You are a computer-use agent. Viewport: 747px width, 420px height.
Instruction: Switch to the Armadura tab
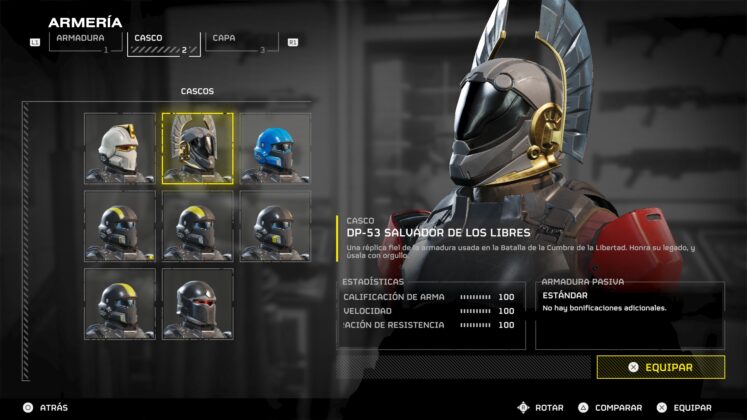click(x=83, y=42)
